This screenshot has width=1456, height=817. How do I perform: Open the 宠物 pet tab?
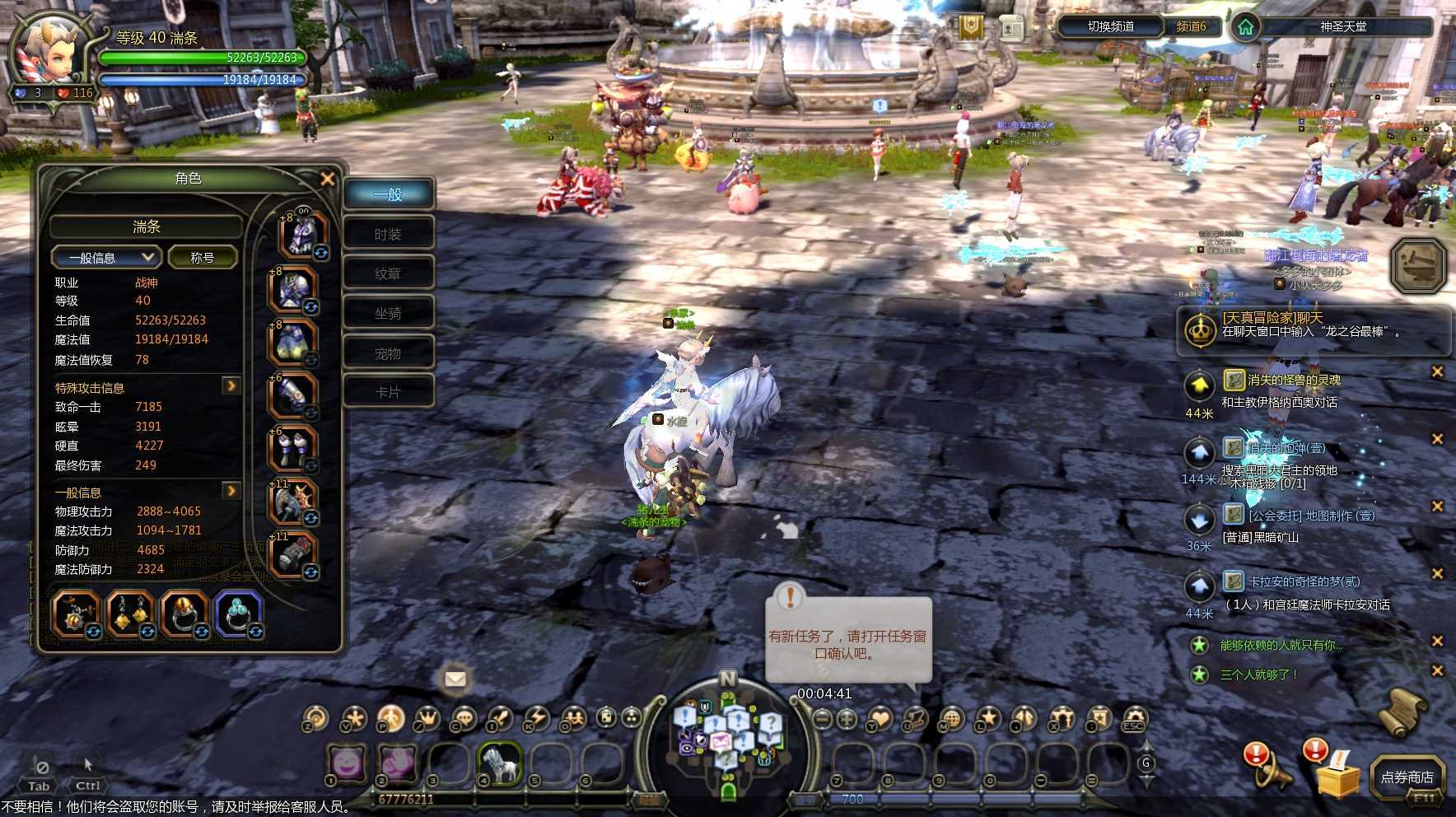point(388,353)
